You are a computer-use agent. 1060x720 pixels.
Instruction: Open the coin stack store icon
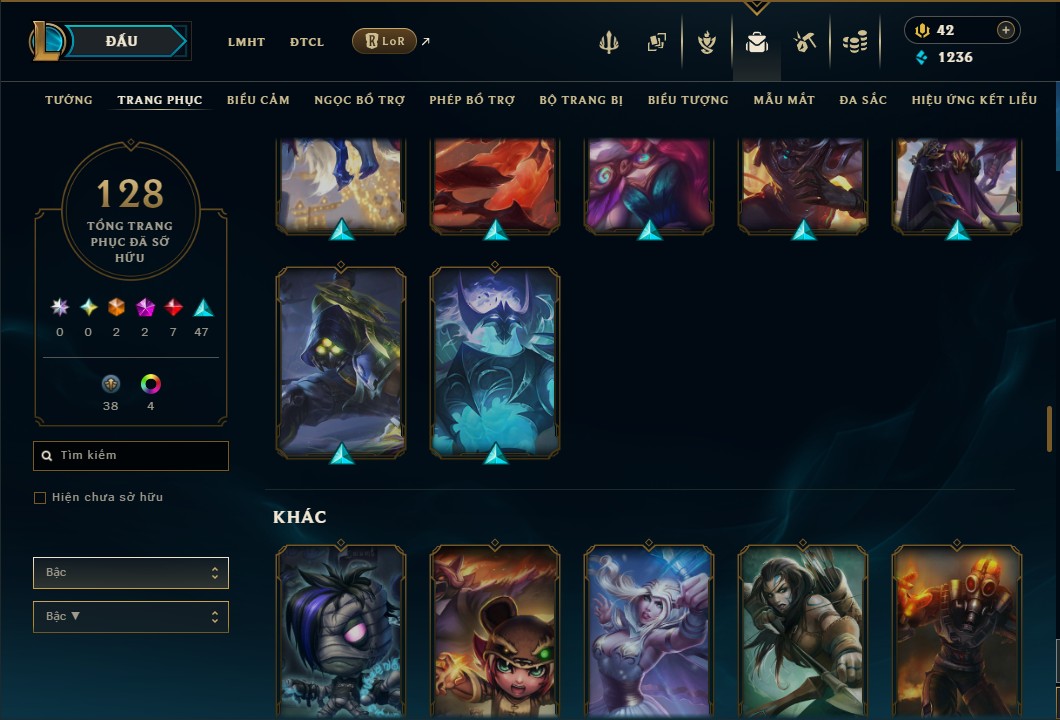854,42
